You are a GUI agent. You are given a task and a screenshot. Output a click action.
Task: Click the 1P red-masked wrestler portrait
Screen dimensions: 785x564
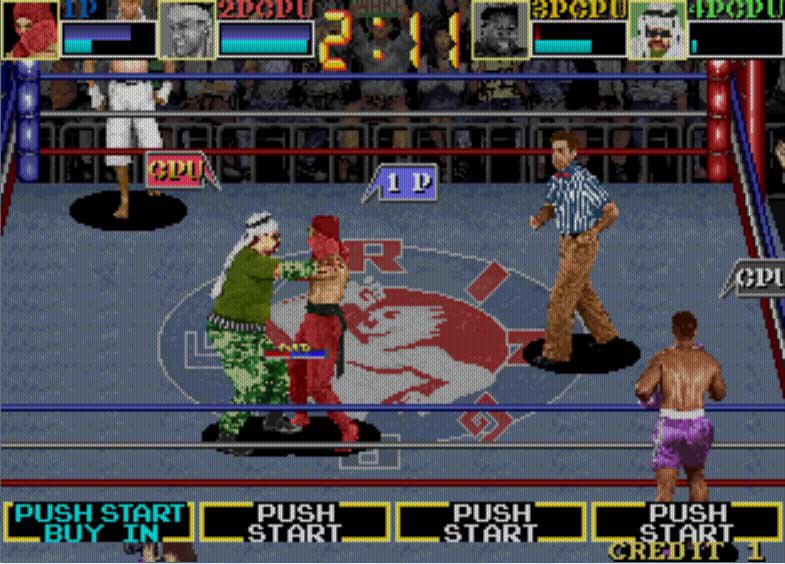pos(30,31)
